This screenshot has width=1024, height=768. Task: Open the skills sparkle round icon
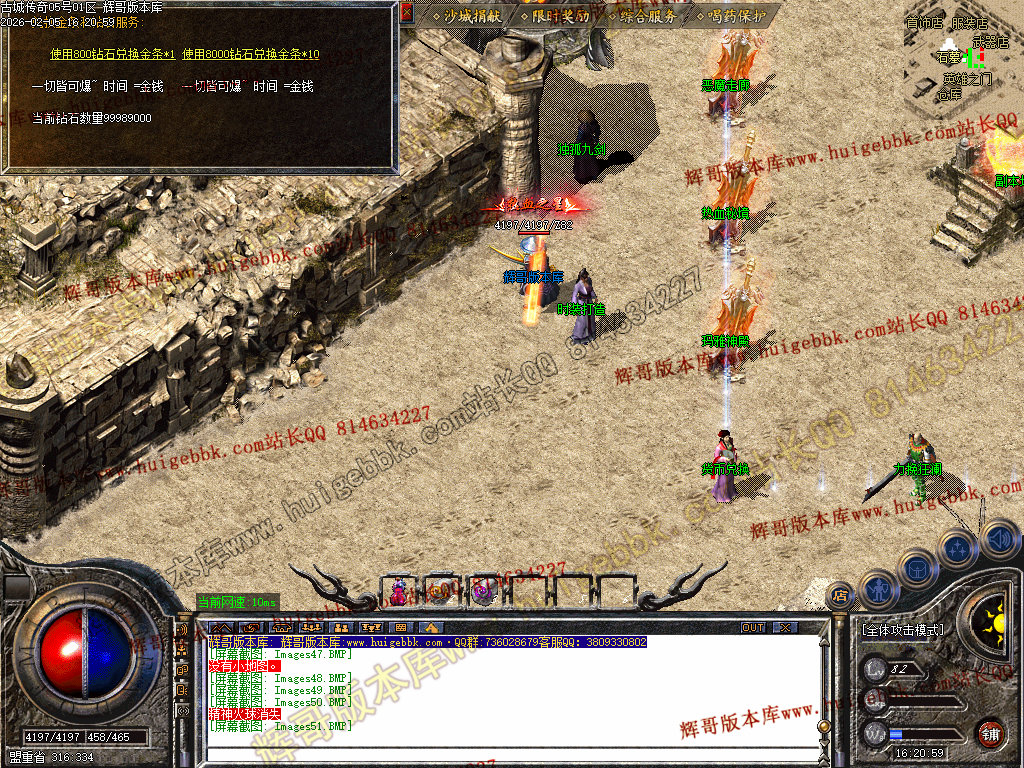coord(958,547)
